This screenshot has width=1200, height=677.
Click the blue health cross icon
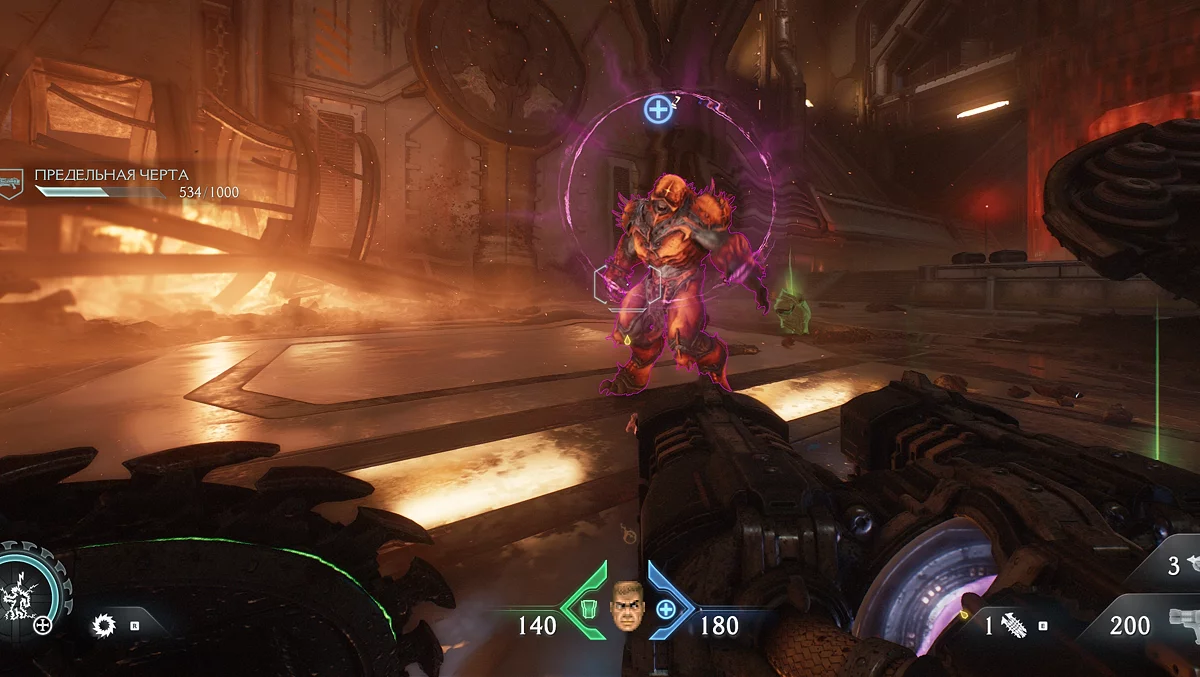[x=665, y=609]
